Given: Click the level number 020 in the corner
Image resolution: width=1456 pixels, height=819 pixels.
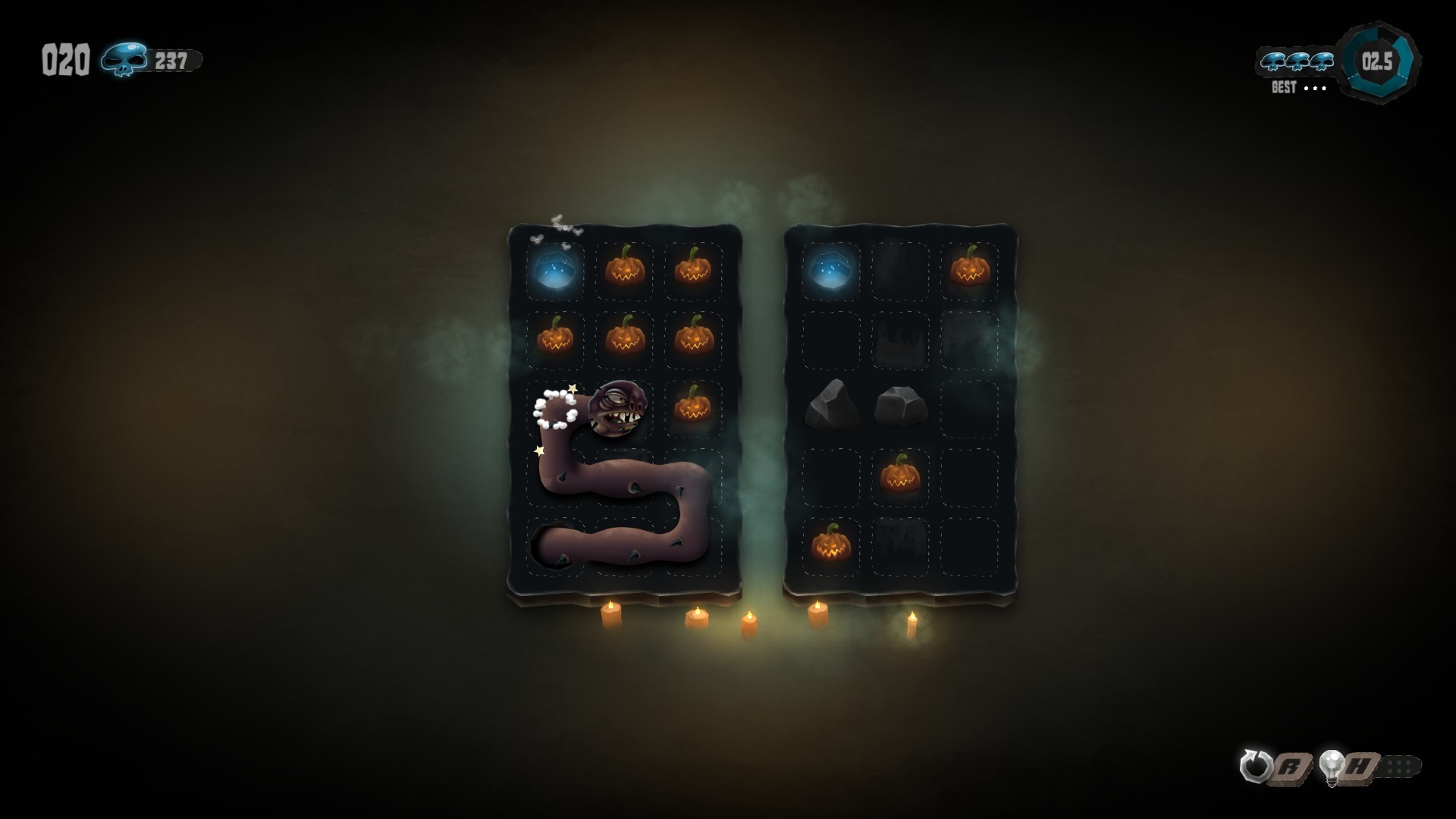Looking at the screenshot, I should coord(67,61).
